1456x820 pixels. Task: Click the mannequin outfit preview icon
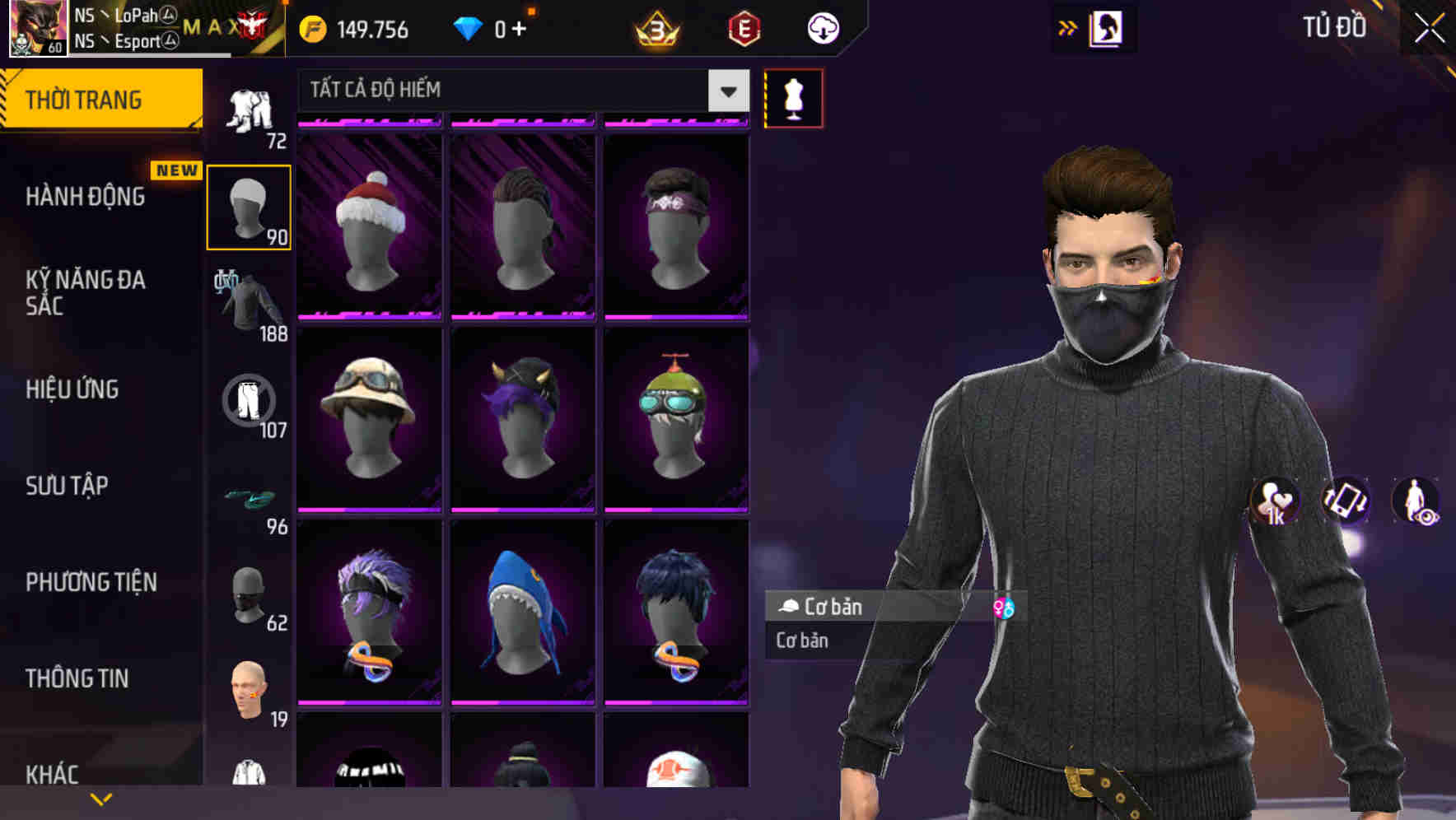792,97
